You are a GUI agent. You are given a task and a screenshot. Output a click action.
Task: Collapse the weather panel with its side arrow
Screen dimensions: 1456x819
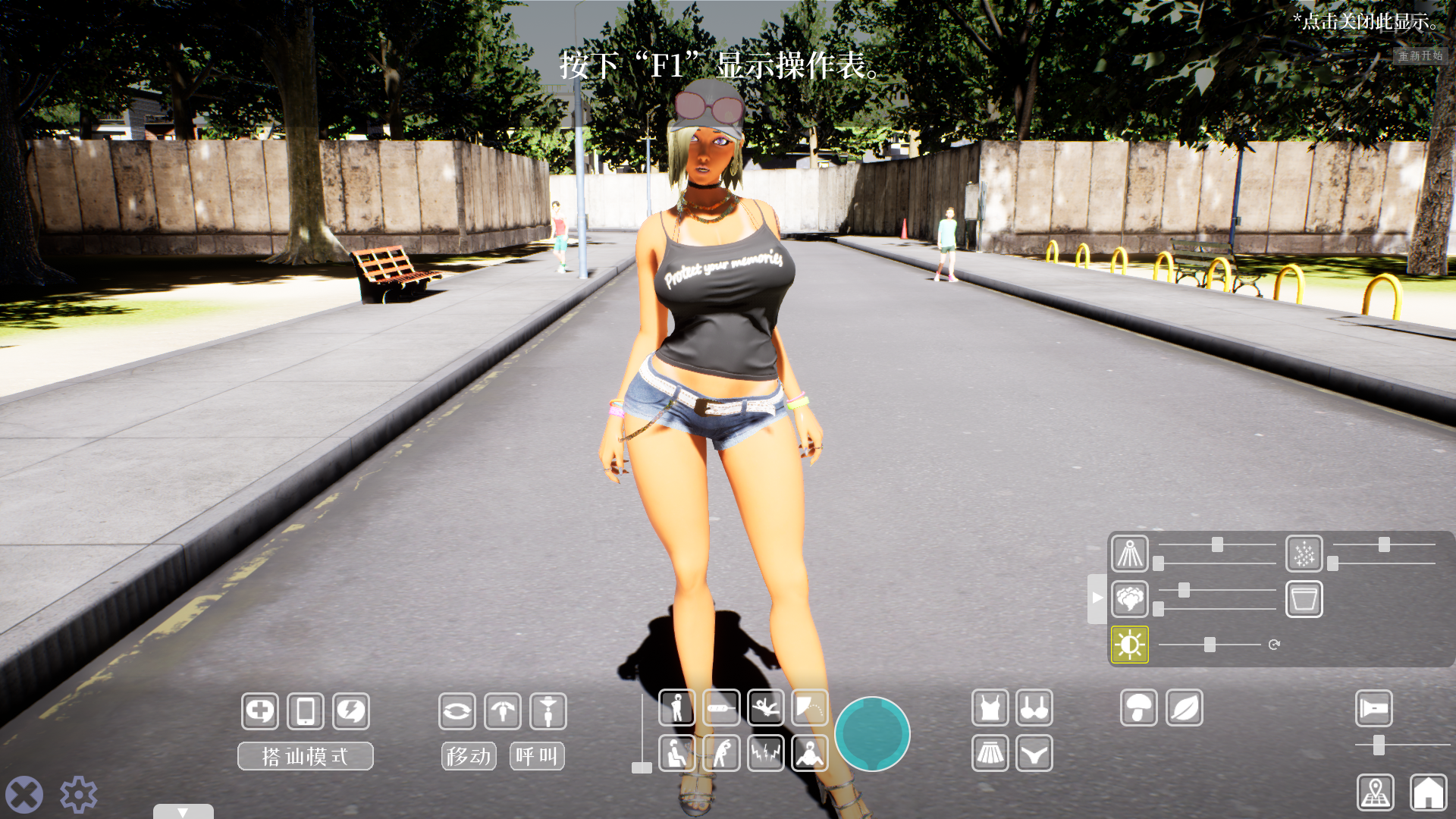(x=1097, y=597)
